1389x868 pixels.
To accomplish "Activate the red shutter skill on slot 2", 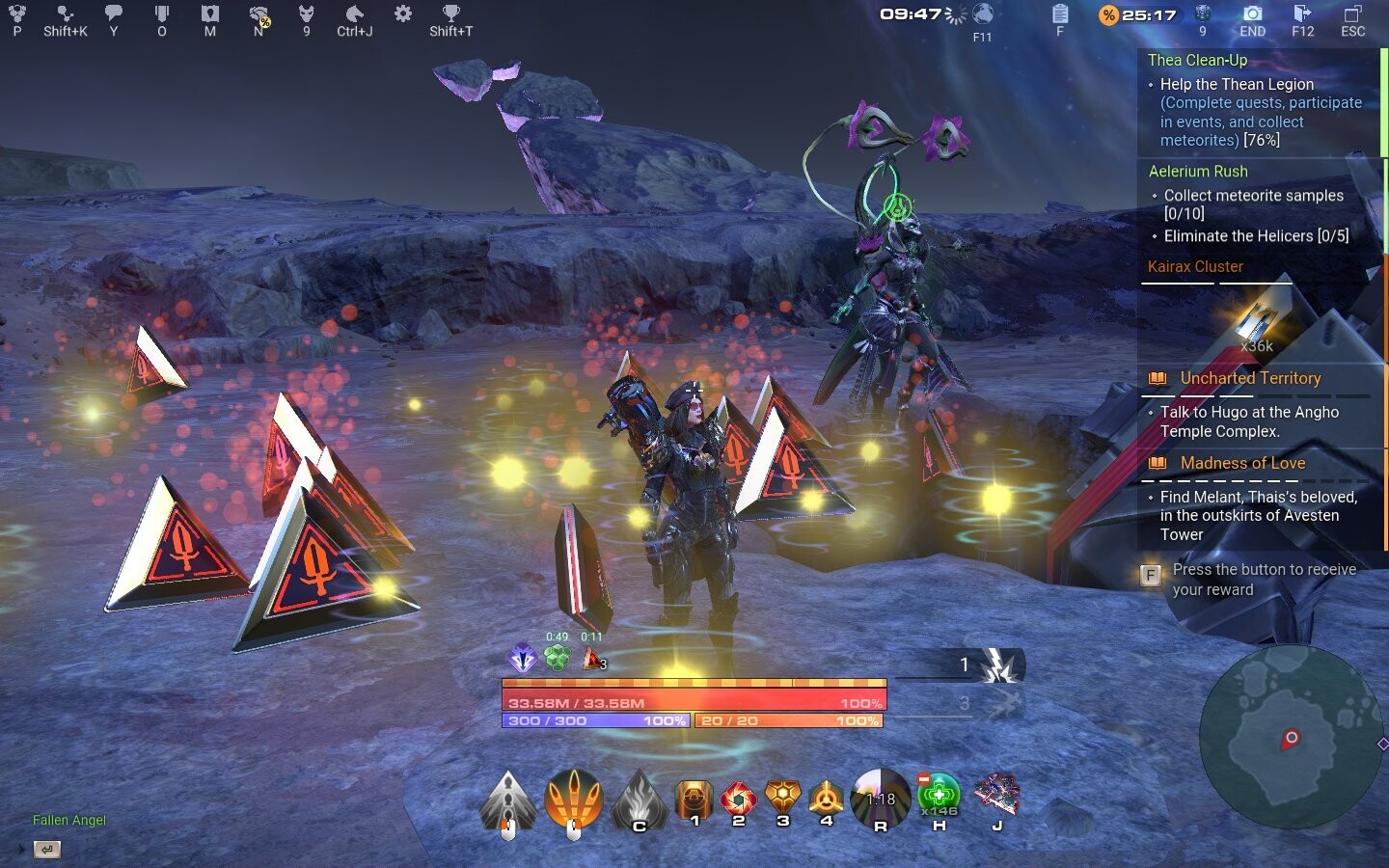I will 739,799.
